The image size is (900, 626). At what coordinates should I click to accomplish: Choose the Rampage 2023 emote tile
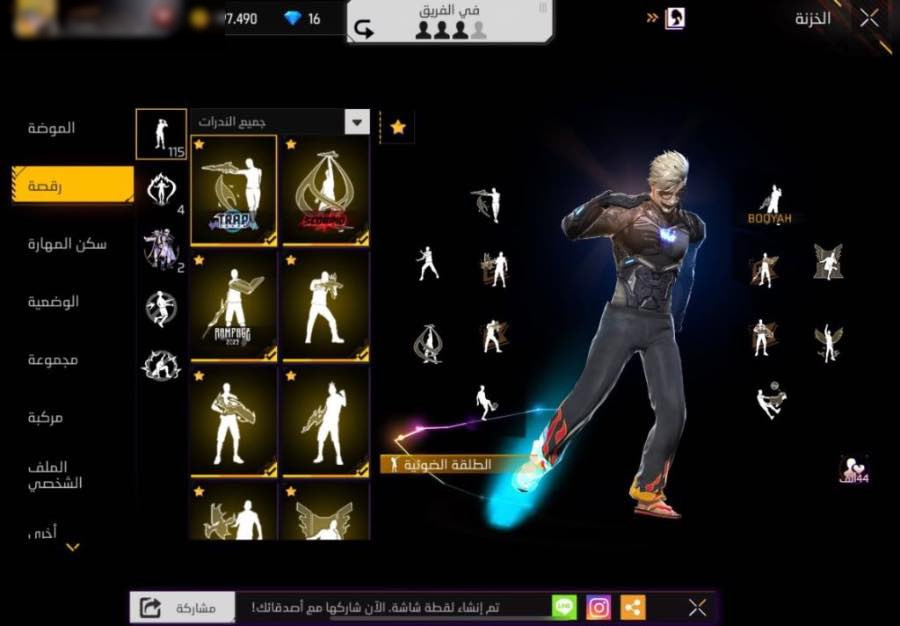[x=234, y=306]
